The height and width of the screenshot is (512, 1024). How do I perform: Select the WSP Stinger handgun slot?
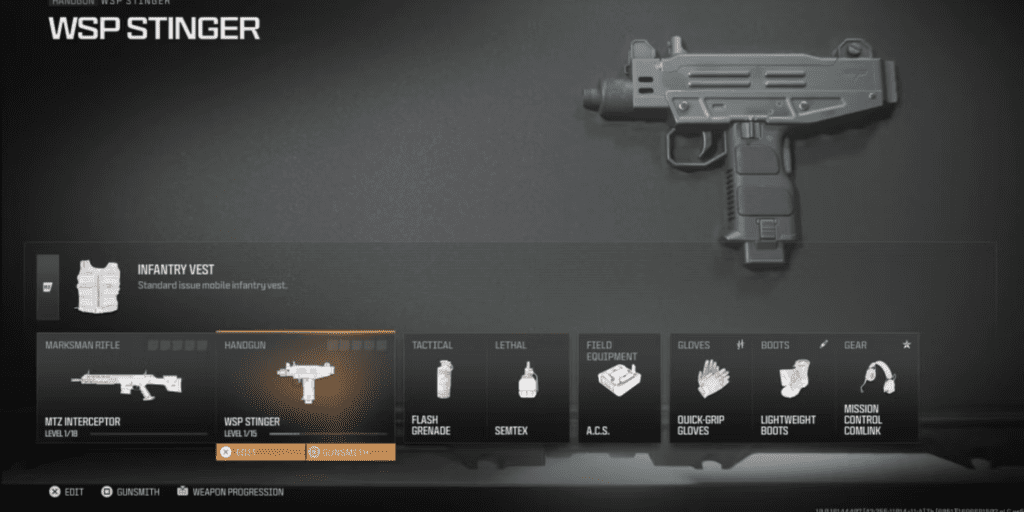pos(305,387)
